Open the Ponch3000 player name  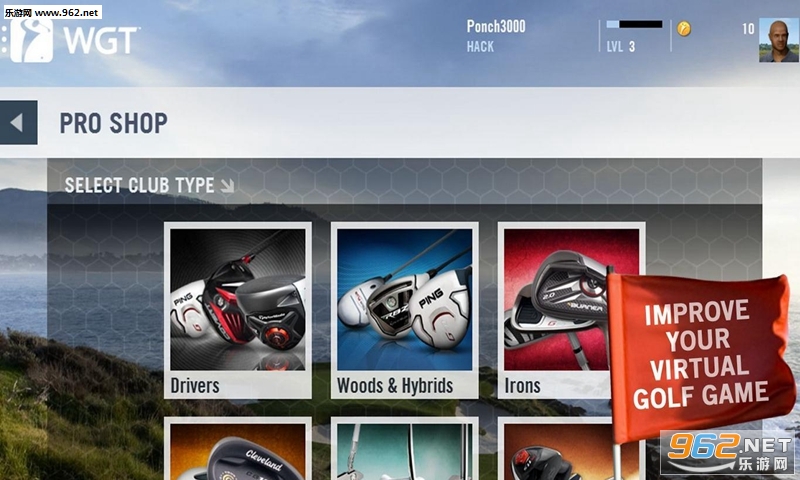coord(509,27)
